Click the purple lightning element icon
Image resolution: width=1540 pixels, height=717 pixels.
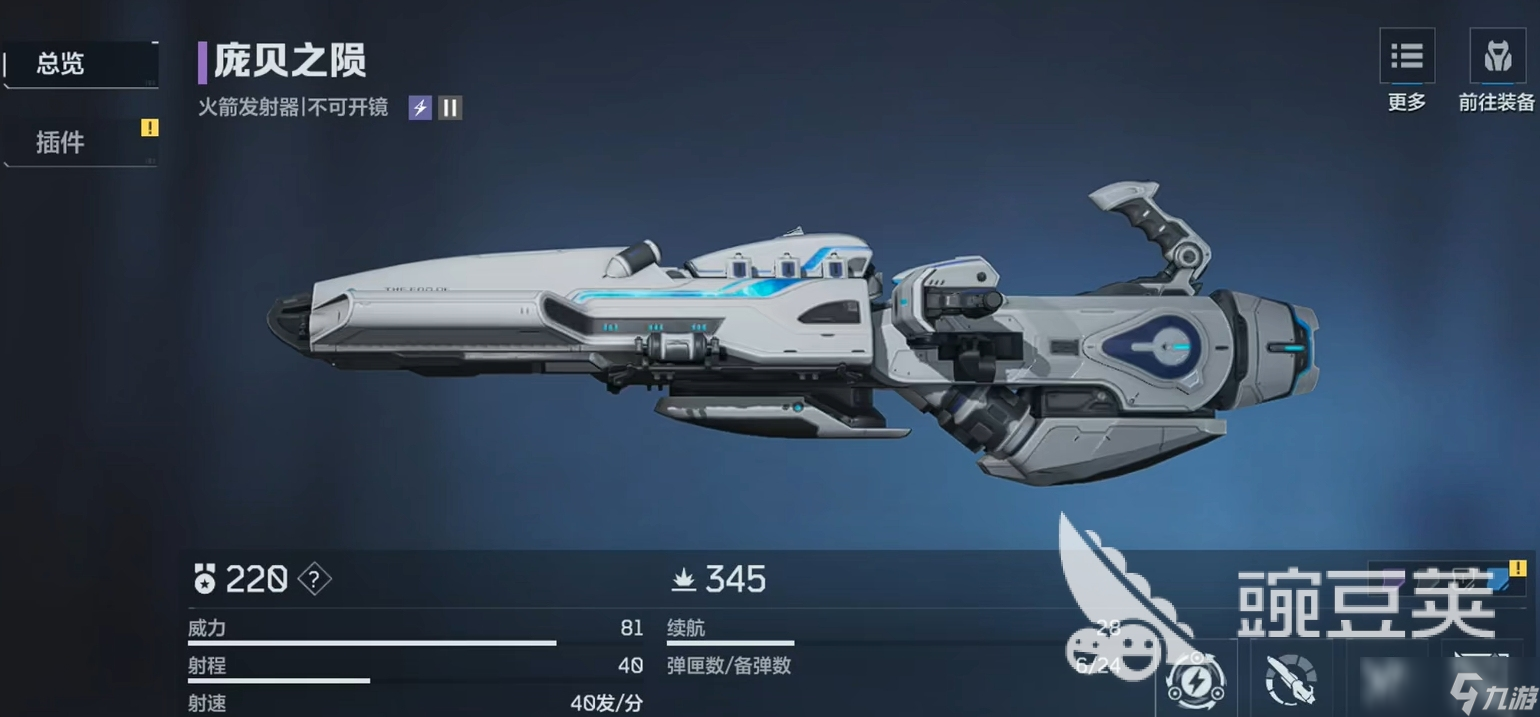pyautogui.click(x=420, y=108)
